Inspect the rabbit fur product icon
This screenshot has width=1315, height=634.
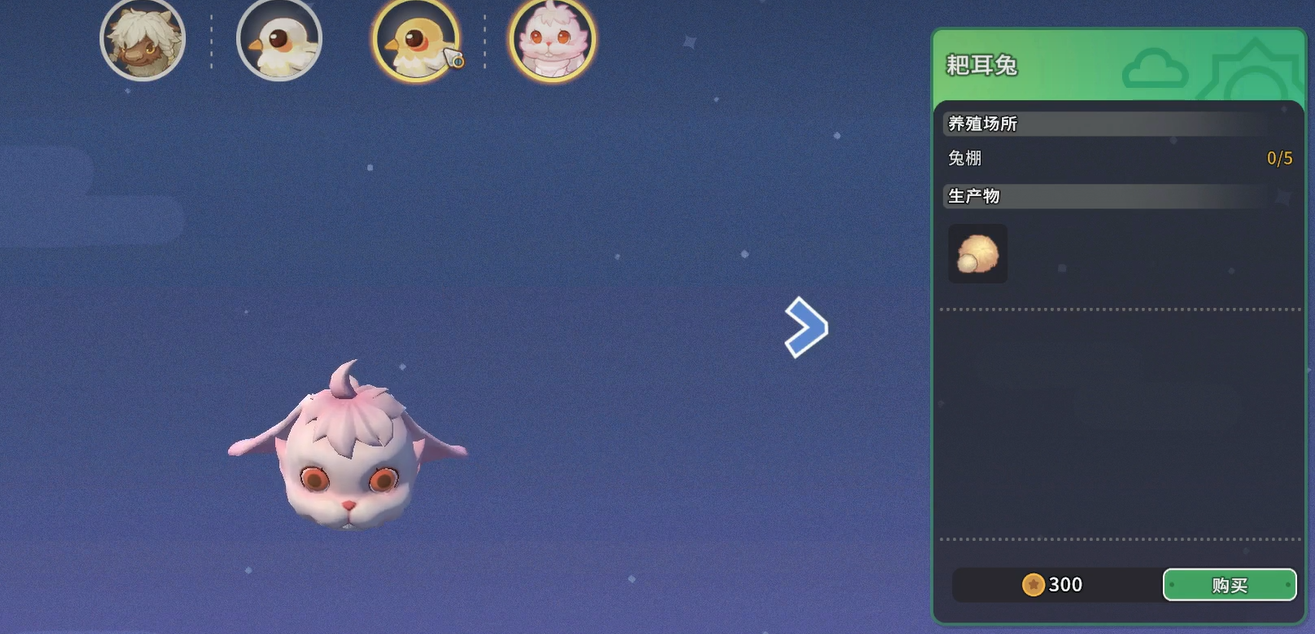[977, 253]
